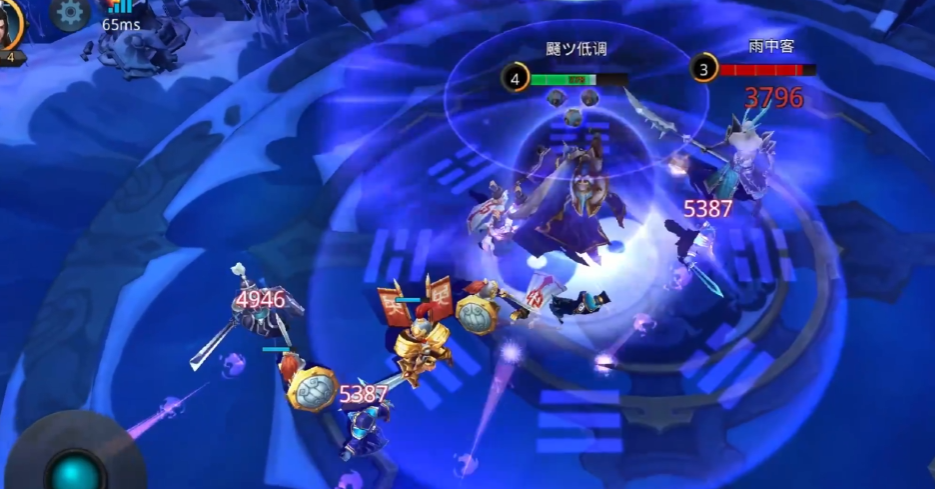Open the gear settings menu
The height and width of the screenshot is (489, 935).
coord(70,12)
